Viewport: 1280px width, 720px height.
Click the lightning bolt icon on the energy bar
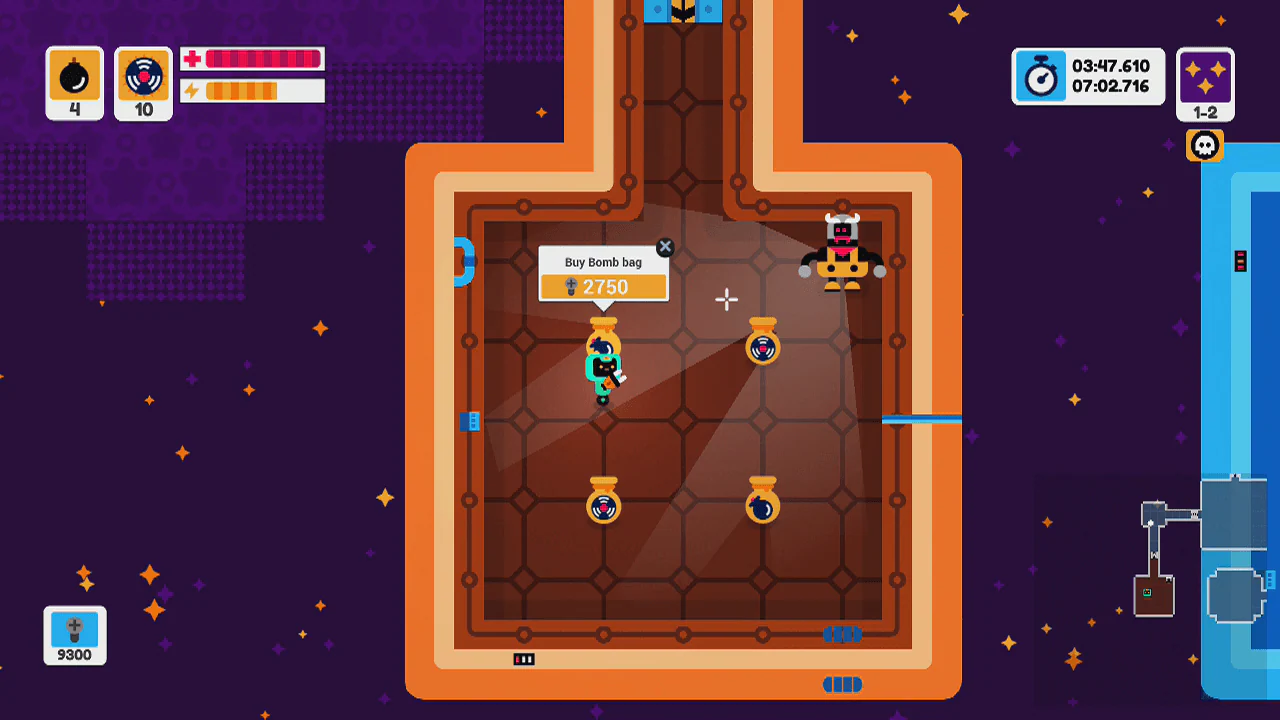pos(190,90)
